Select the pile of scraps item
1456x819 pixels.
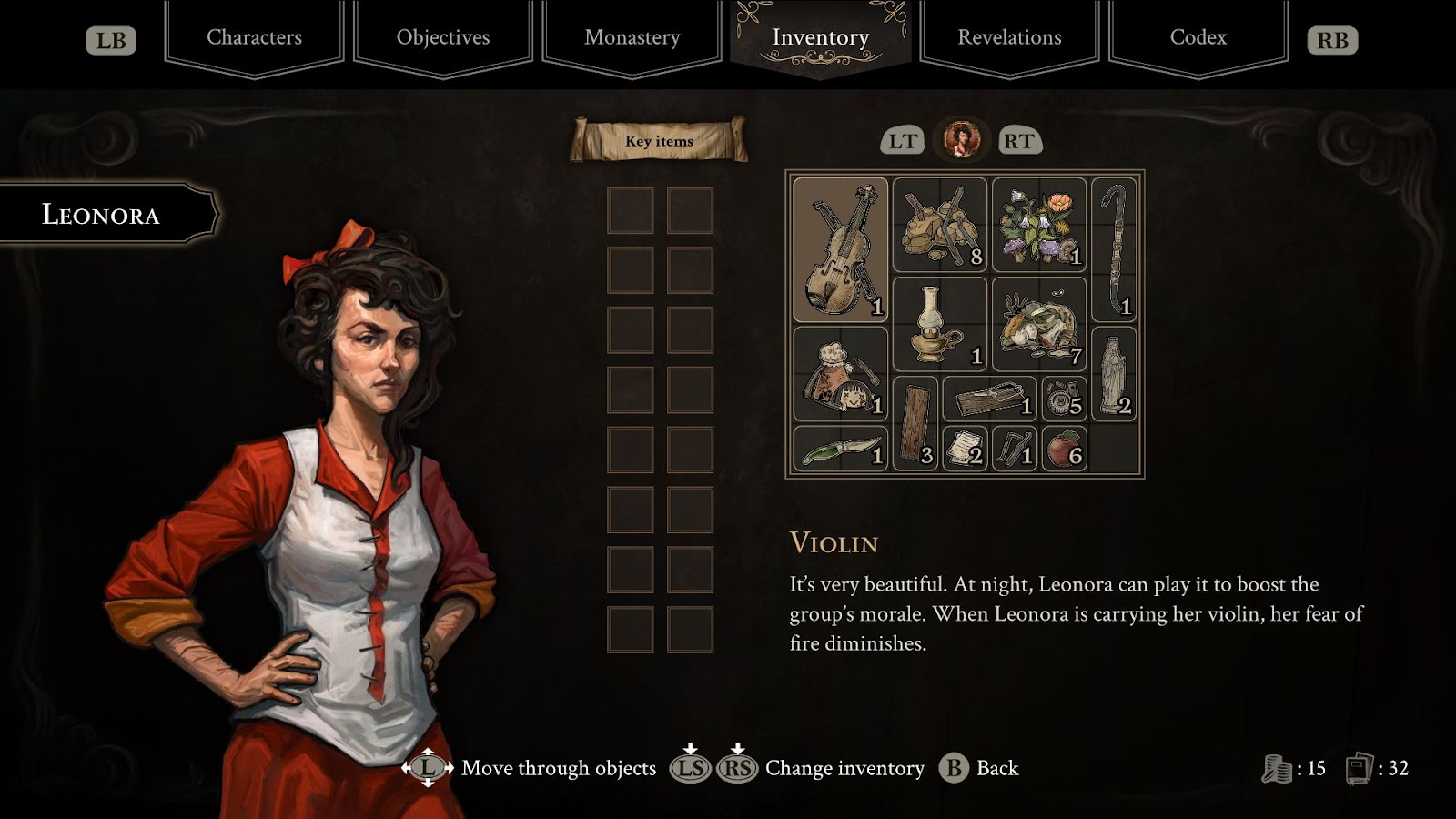coord(1038,324)
